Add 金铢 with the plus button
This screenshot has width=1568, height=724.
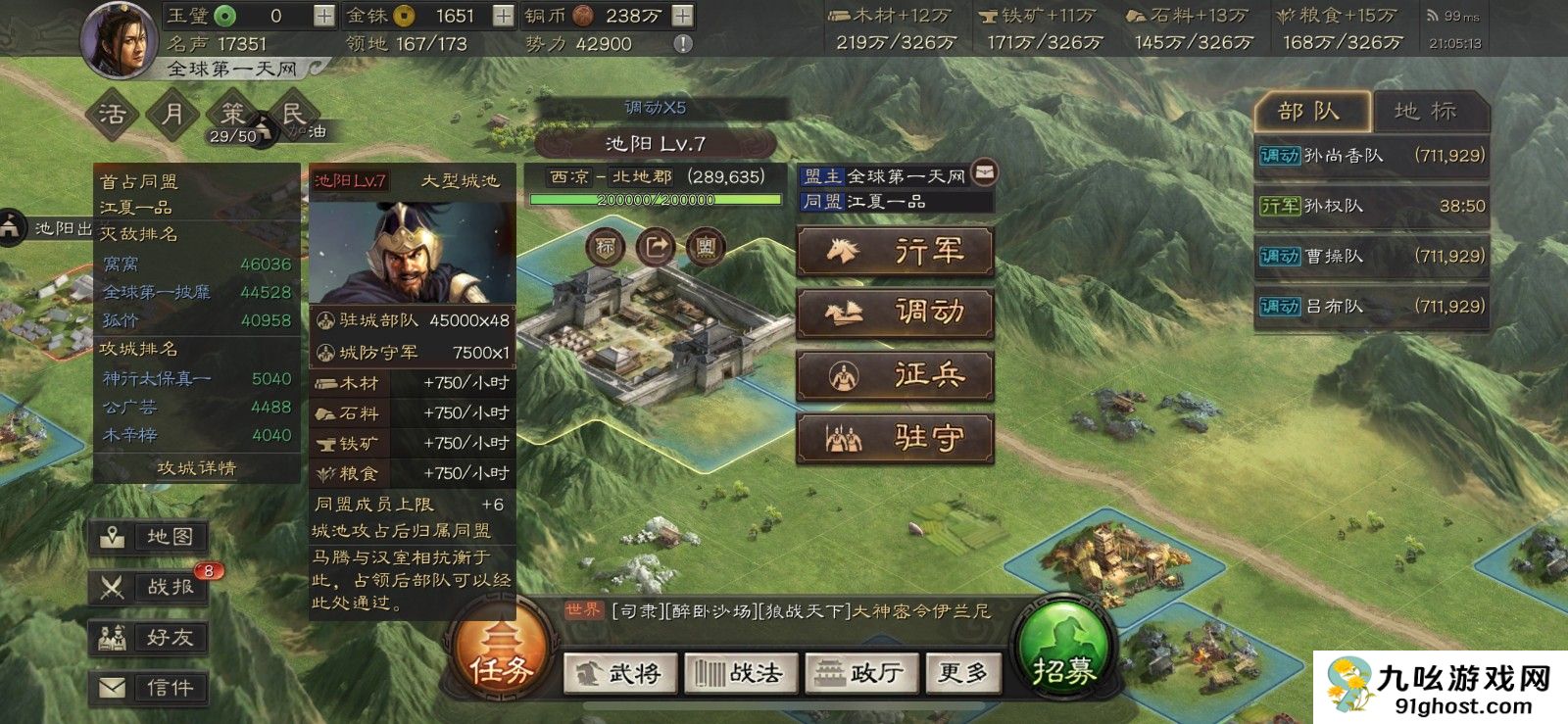502,16
